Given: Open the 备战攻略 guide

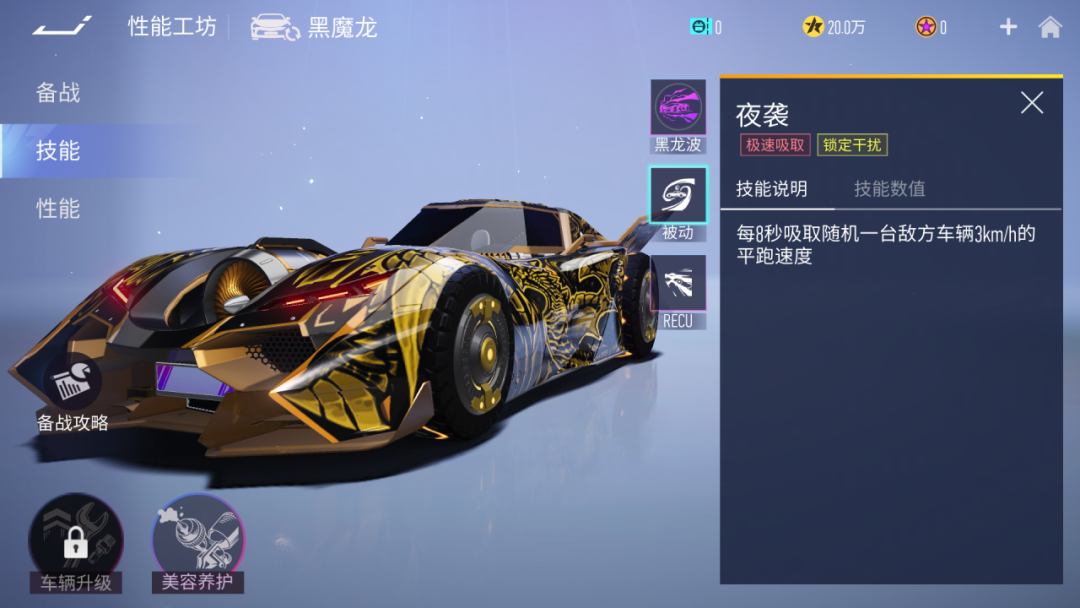Looking at the screenshot, I should click(x=73, y=392).
